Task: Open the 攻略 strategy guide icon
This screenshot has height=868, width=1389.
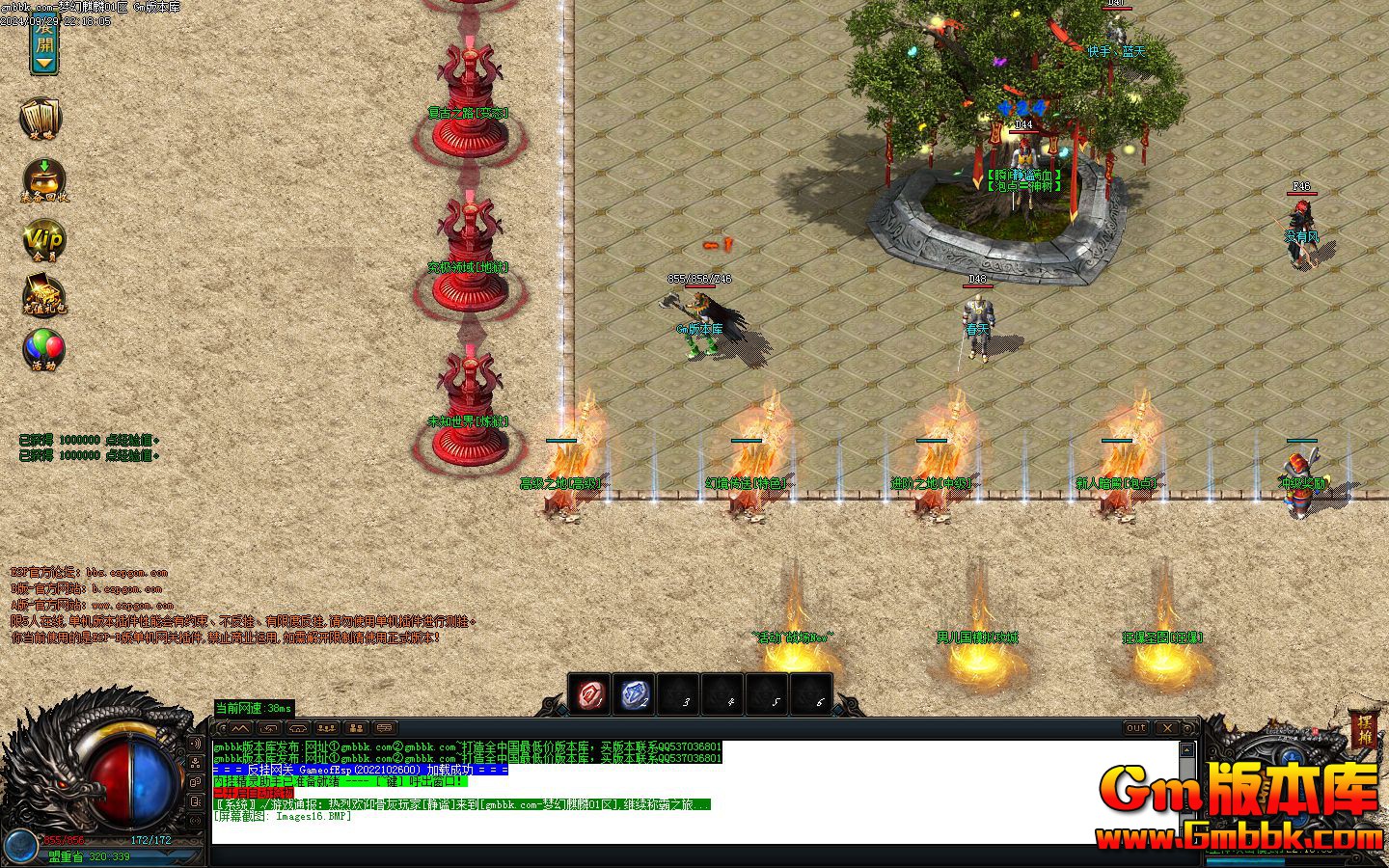Action: [41, 120]
